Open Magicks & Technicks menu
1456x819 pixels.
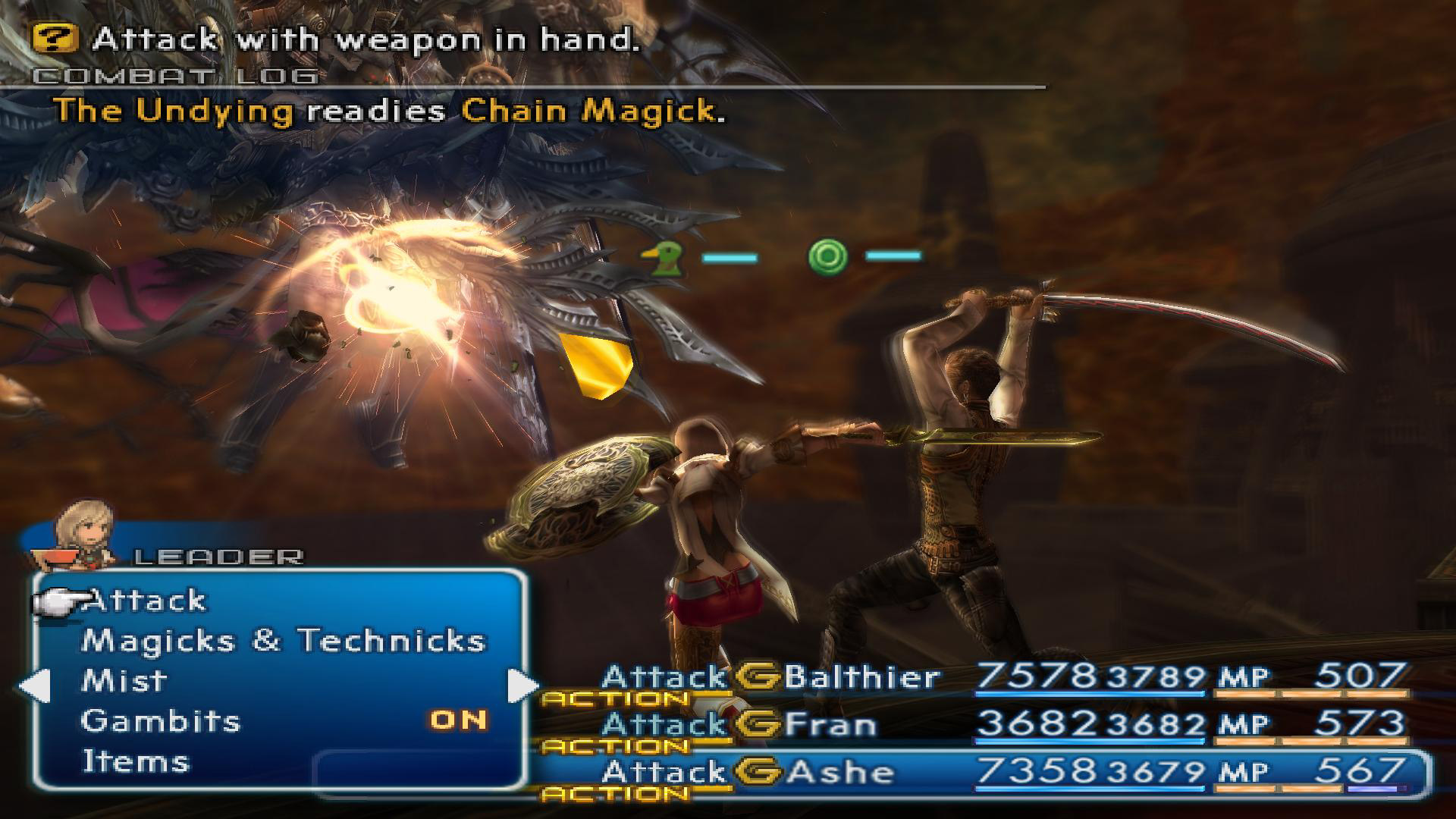click(283, 641)
